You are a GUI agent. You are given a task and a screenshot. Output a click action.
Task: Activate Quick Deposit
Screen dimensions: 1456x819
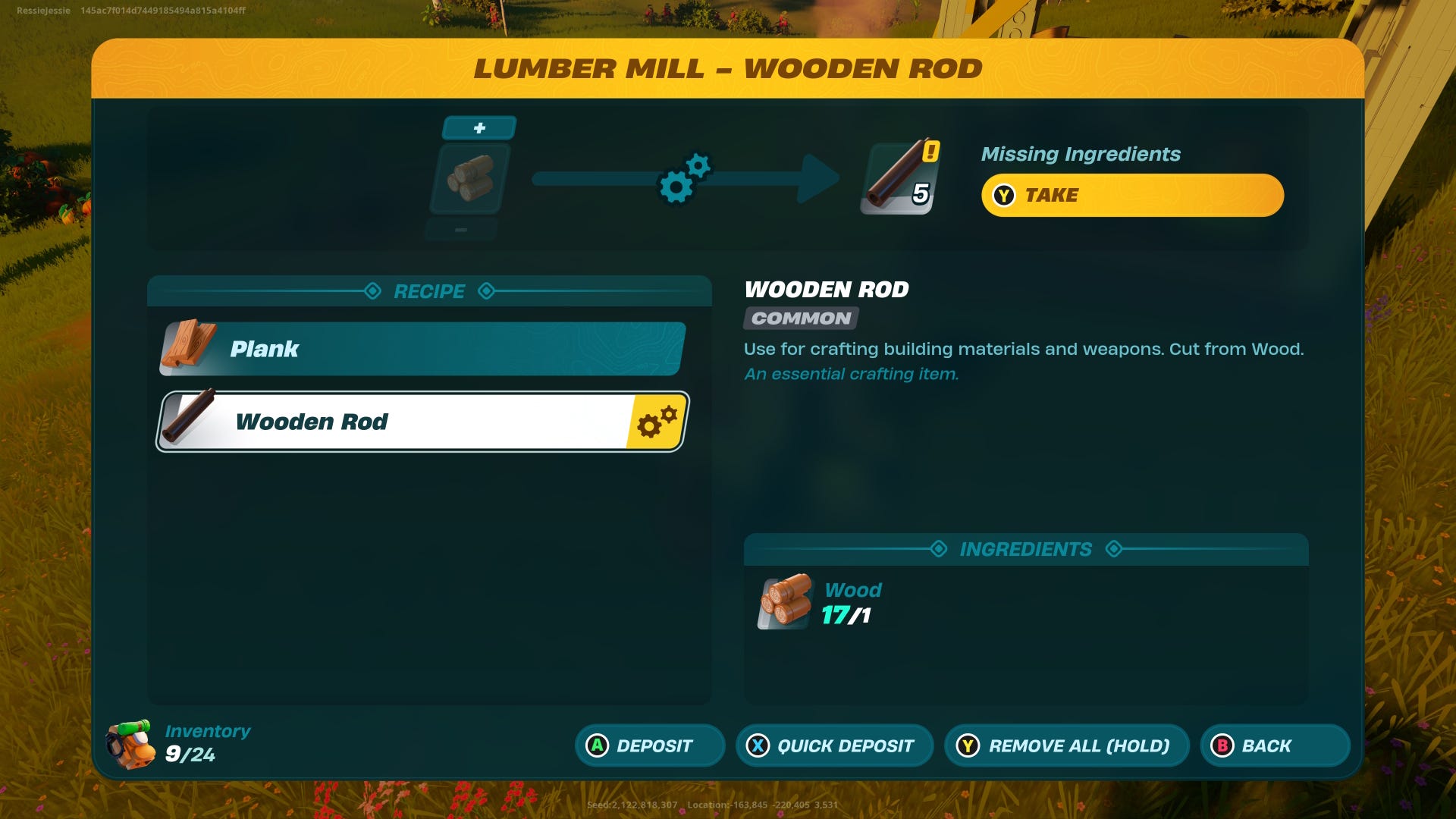834,745
